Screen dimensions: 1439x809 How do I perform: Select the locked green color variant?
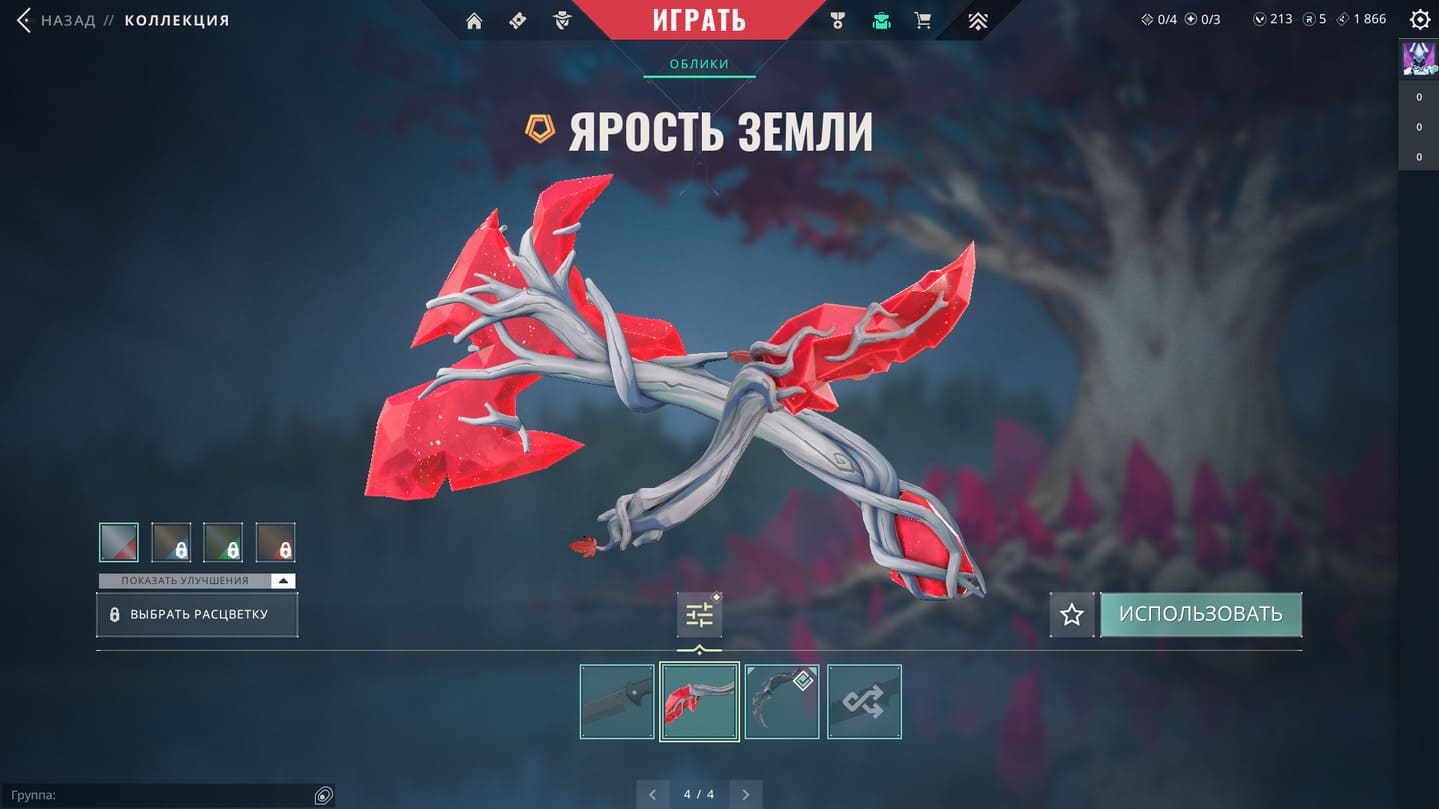[x=223, y=542]
